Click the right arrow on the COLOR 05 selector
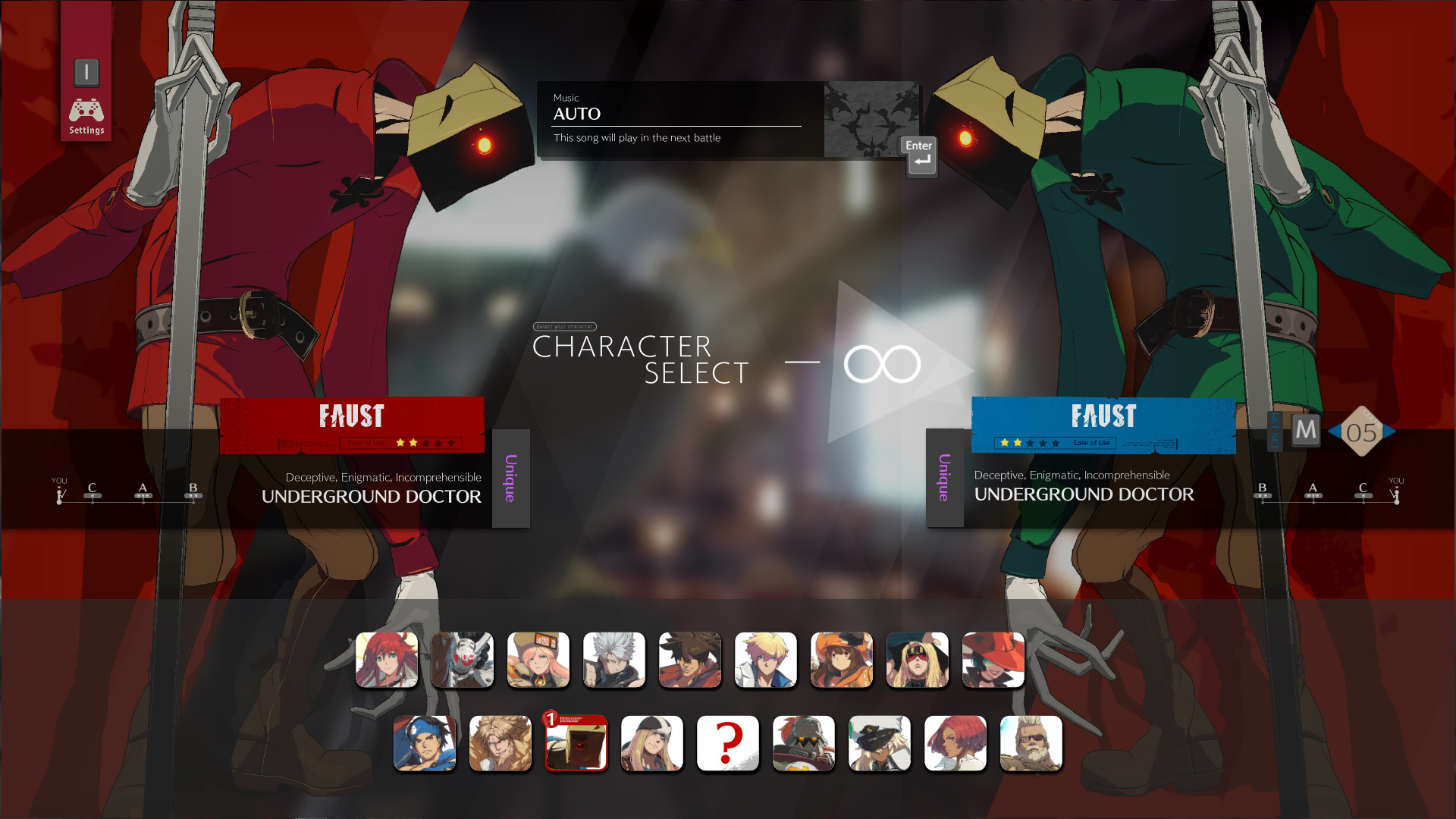 (x=1389, y=431)
